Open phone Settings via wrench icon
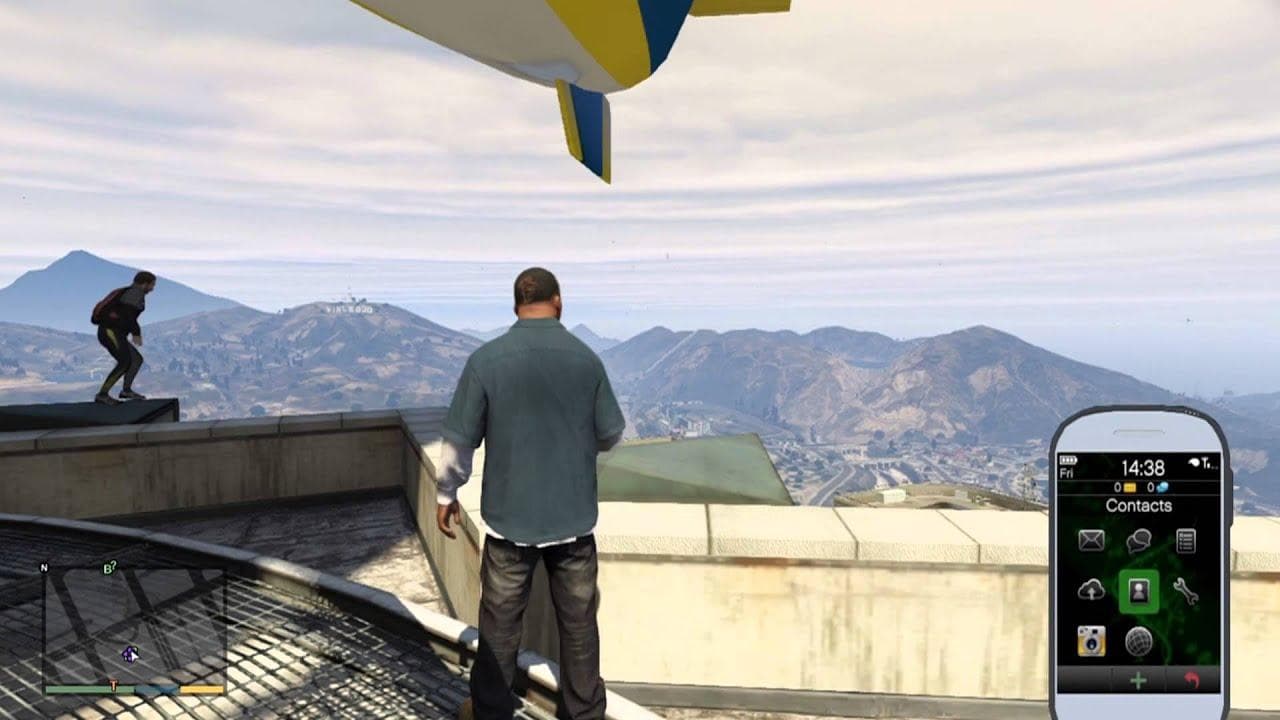 tap(1187, 592)
